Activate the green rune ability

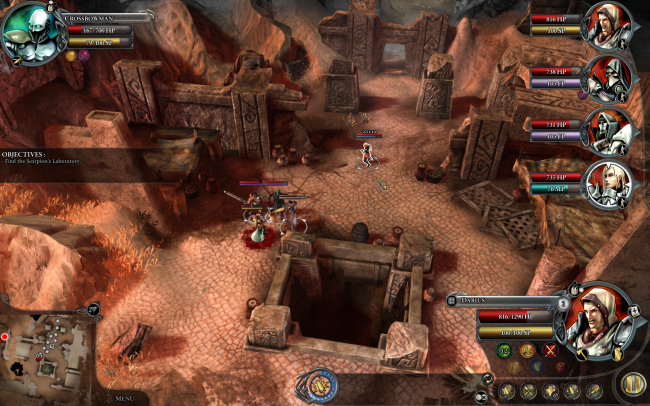click(x=506, y=350)
